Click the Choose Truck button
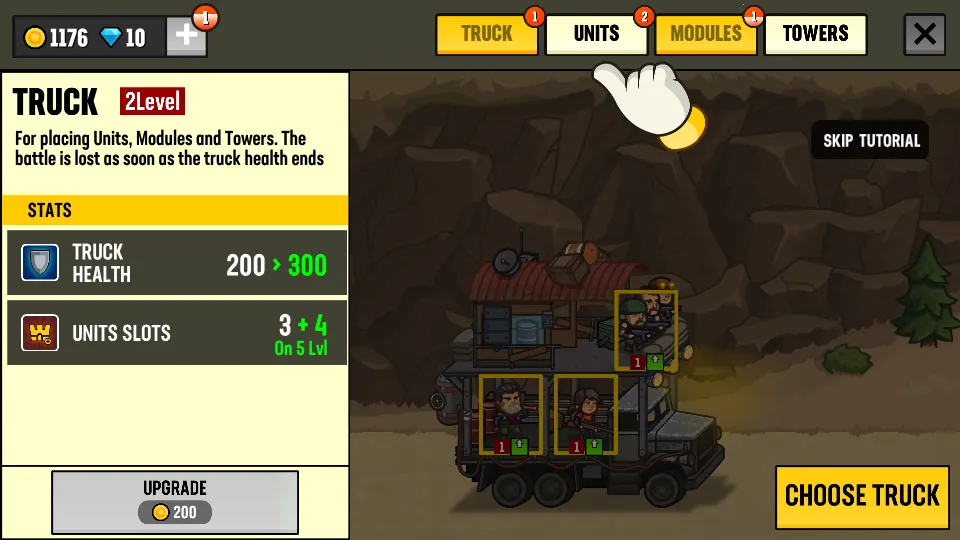This screenshot has width=960, height=540. click(862, 496)
